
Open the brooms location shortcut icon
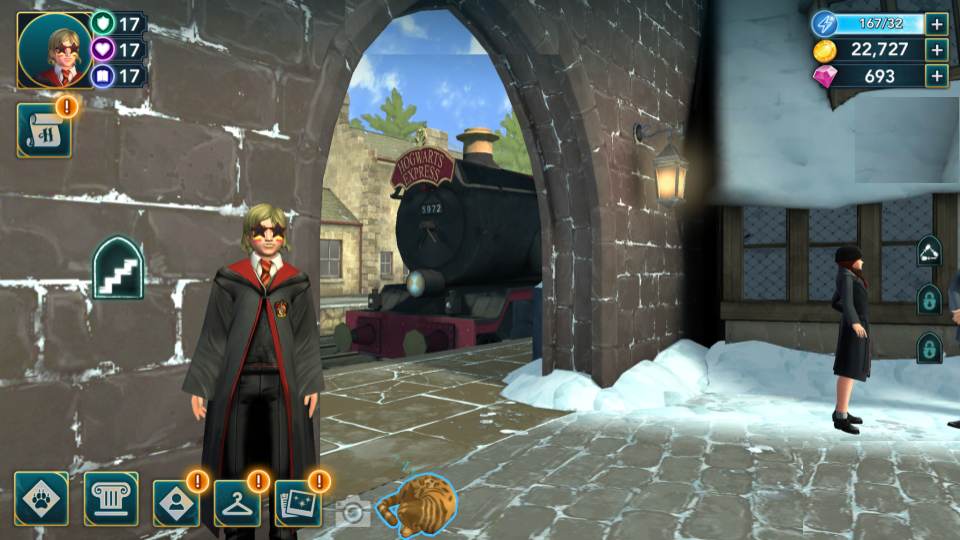[x=929, y=250]
